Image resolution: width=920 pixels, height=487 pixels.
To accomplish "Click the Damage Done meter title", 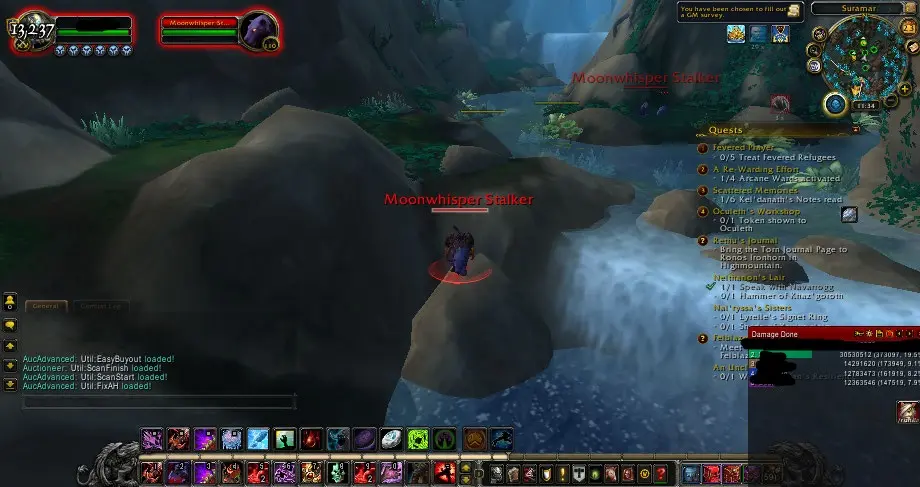I will pos(776,334).
